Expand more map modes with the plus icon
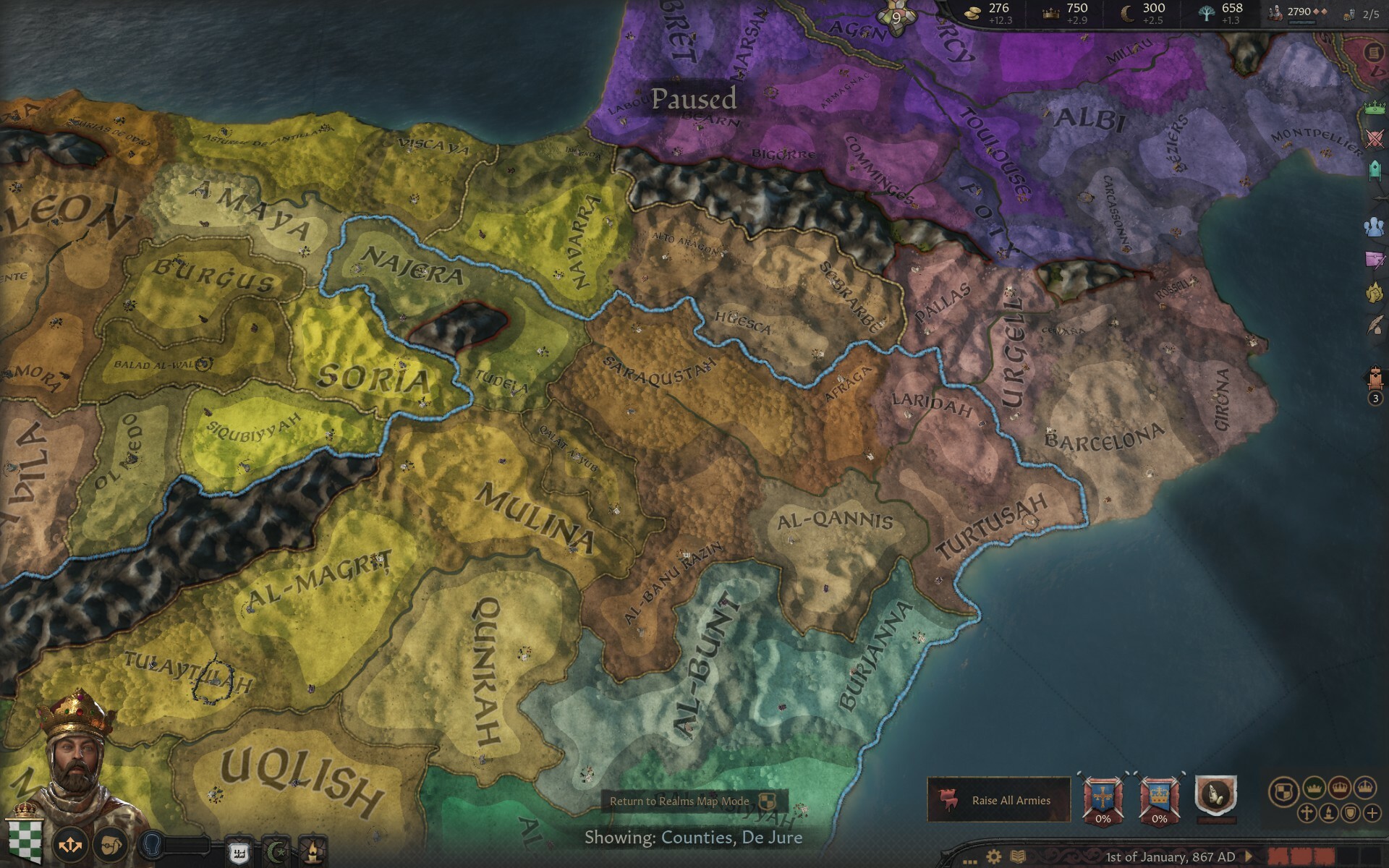The height and width of the screenshot is (868, 1389). (x=1372, y=813)
